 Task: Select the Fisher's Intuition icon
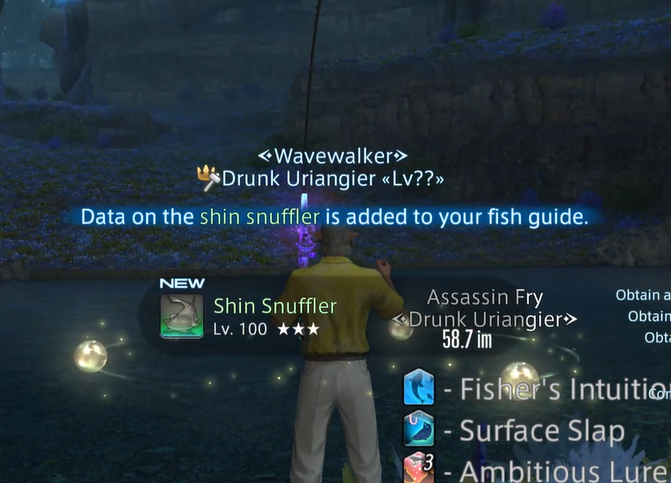(x=418, y=388)
